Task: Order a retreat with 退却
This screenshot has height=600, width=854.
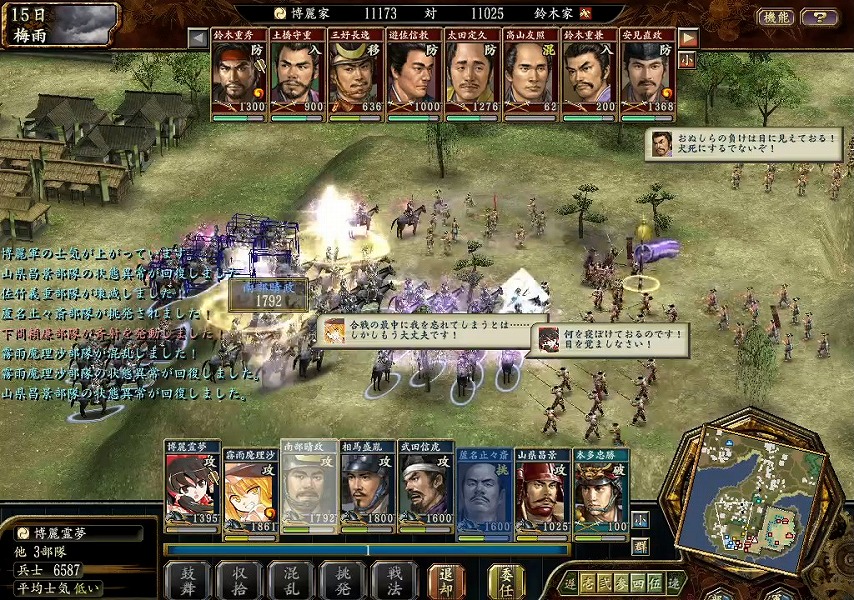Action: (x=447, y=579)
